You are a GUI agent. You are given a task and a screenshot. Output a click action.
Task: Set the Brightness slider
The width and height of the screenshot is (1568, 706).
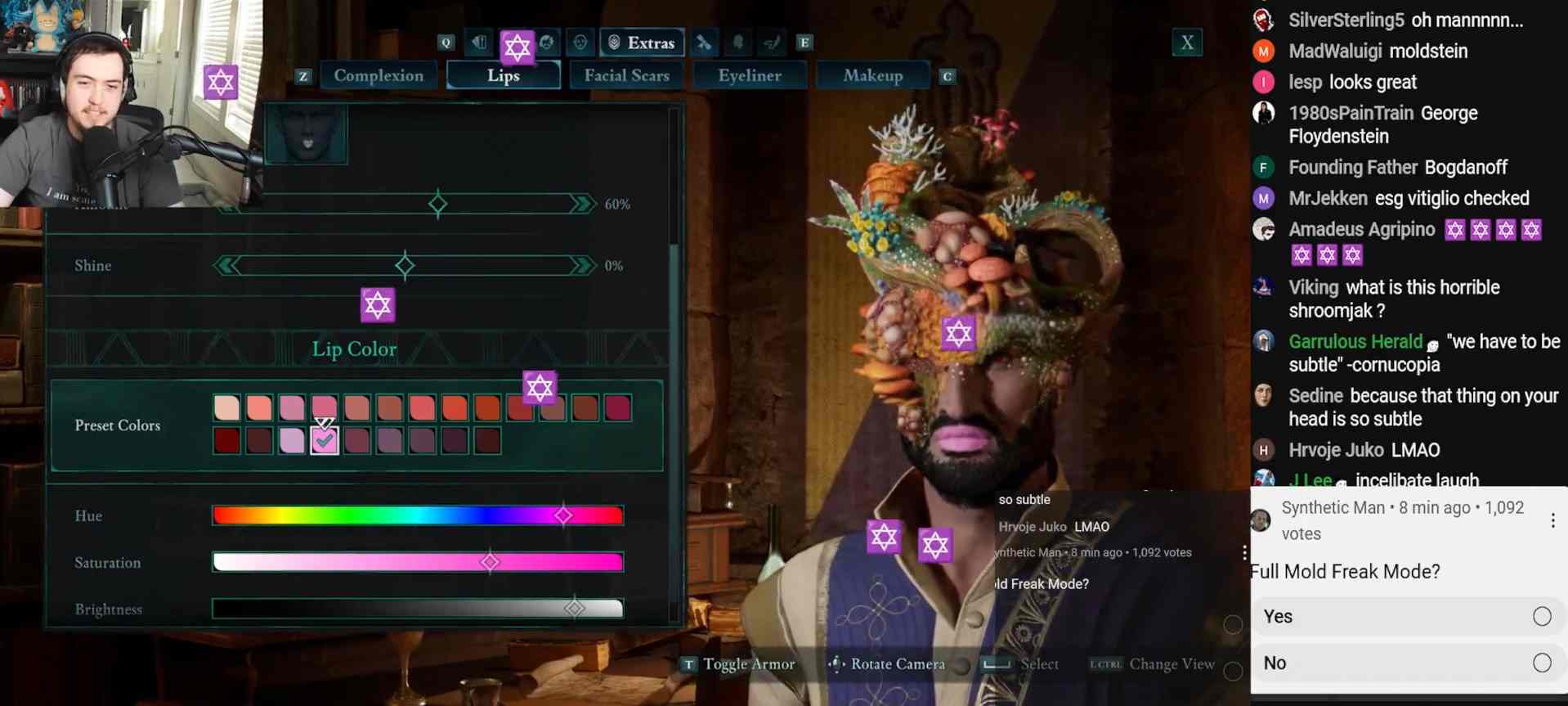tap(575, 608)
